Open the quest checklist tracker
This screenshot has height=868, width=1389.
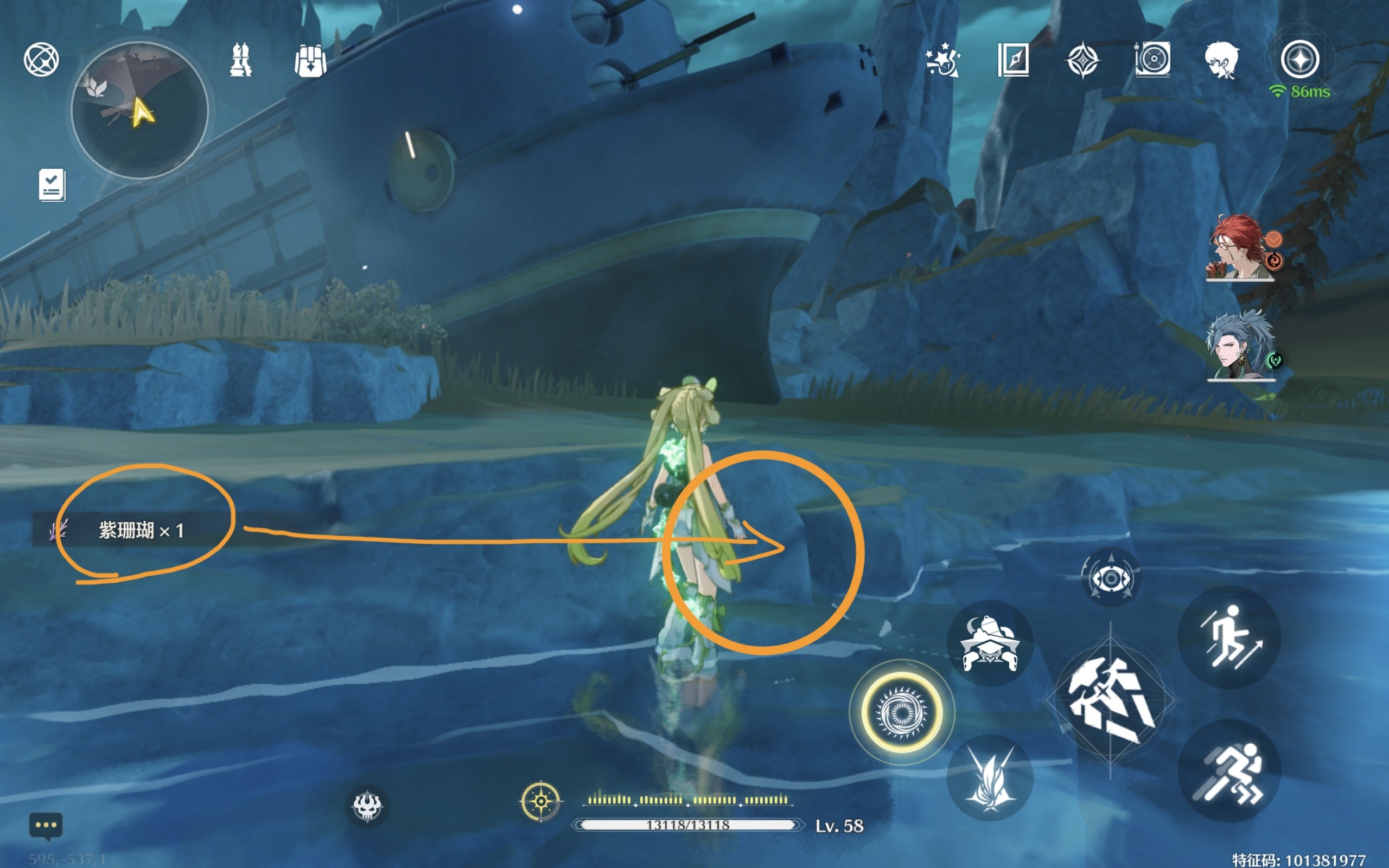pos(52,185)
